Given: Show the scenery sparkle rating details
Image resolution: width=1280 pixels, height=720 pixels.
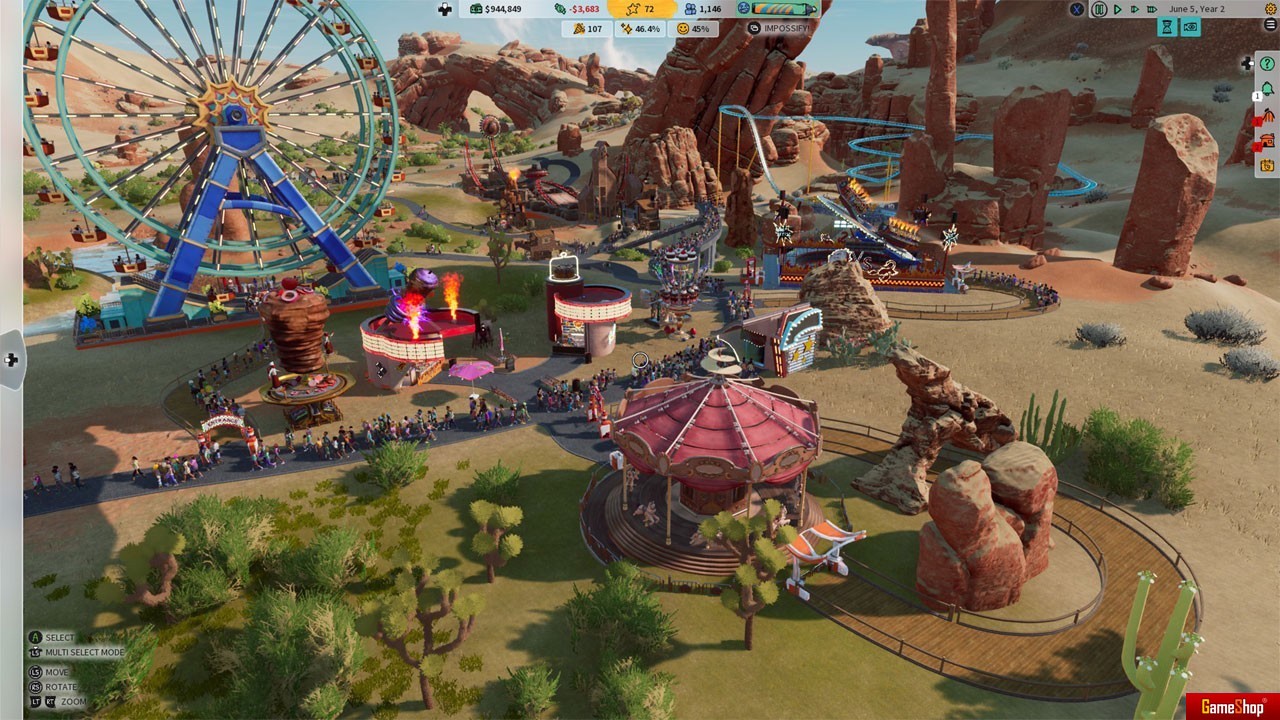Looking at the screenshot, I should (x=640, y=29).
